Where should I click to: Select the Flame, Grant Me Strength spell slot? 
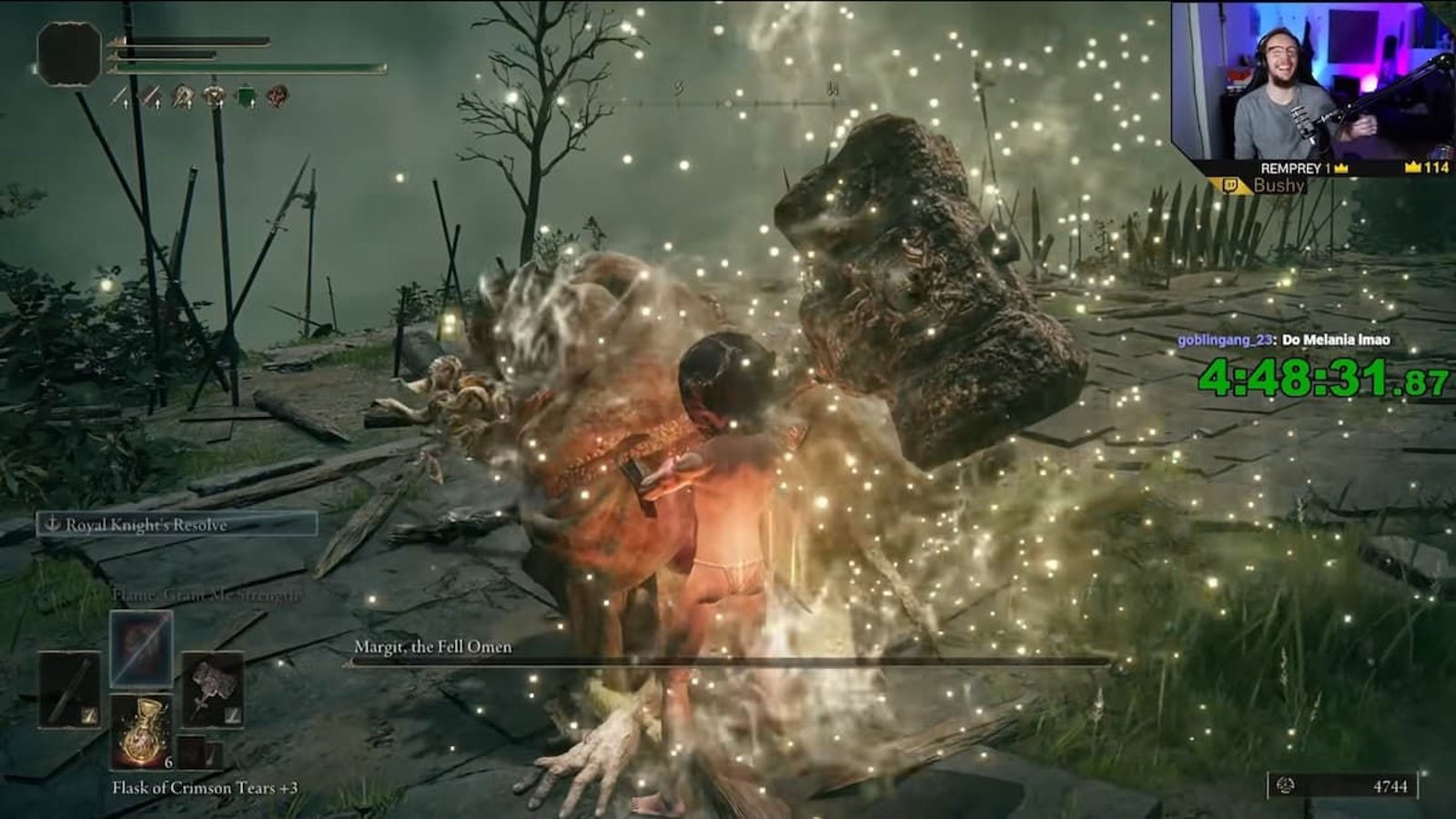(x=141, y=648)
